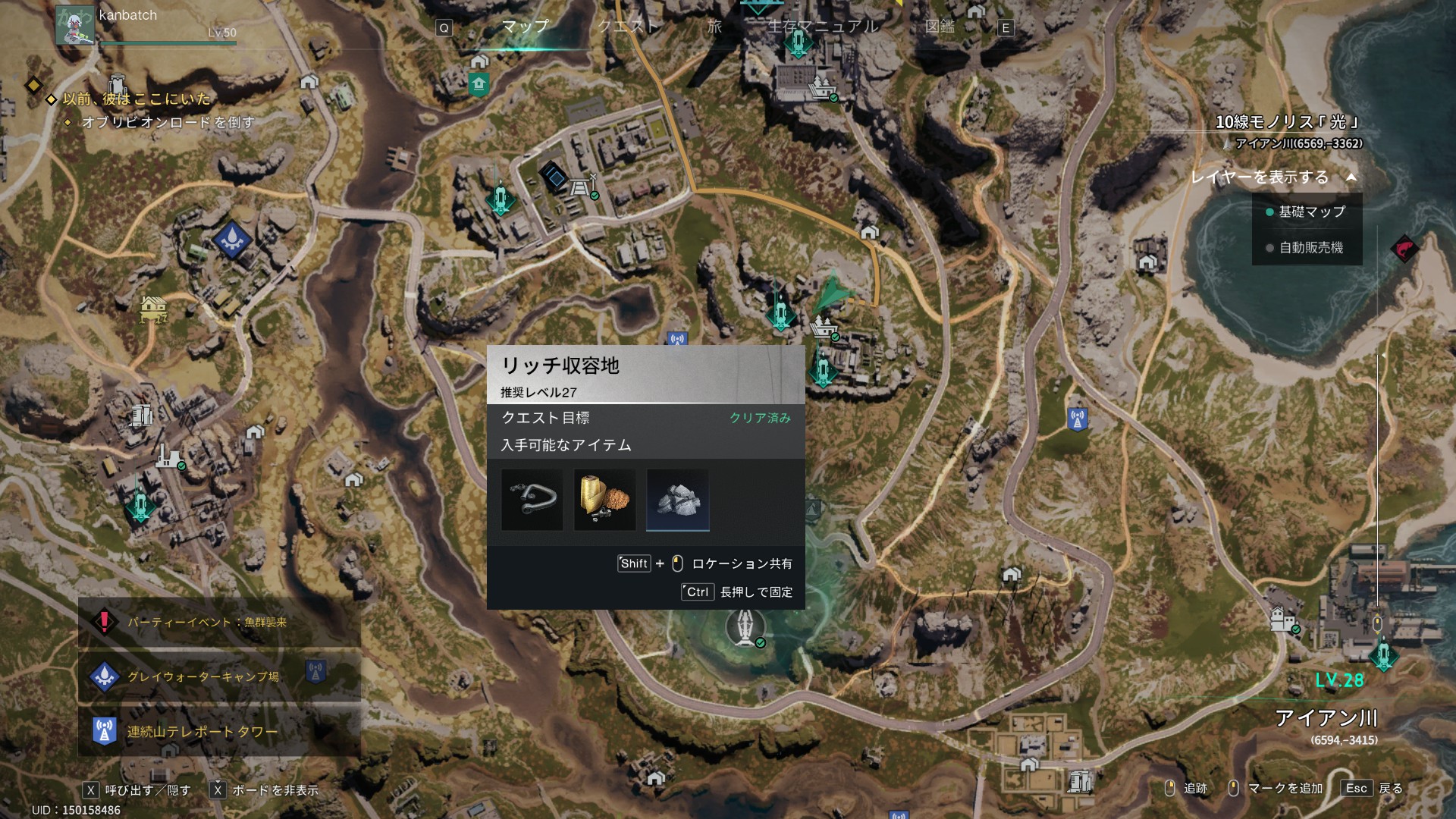Select the gold fabric roll item

pyautogui.click(x=605, y=500)
